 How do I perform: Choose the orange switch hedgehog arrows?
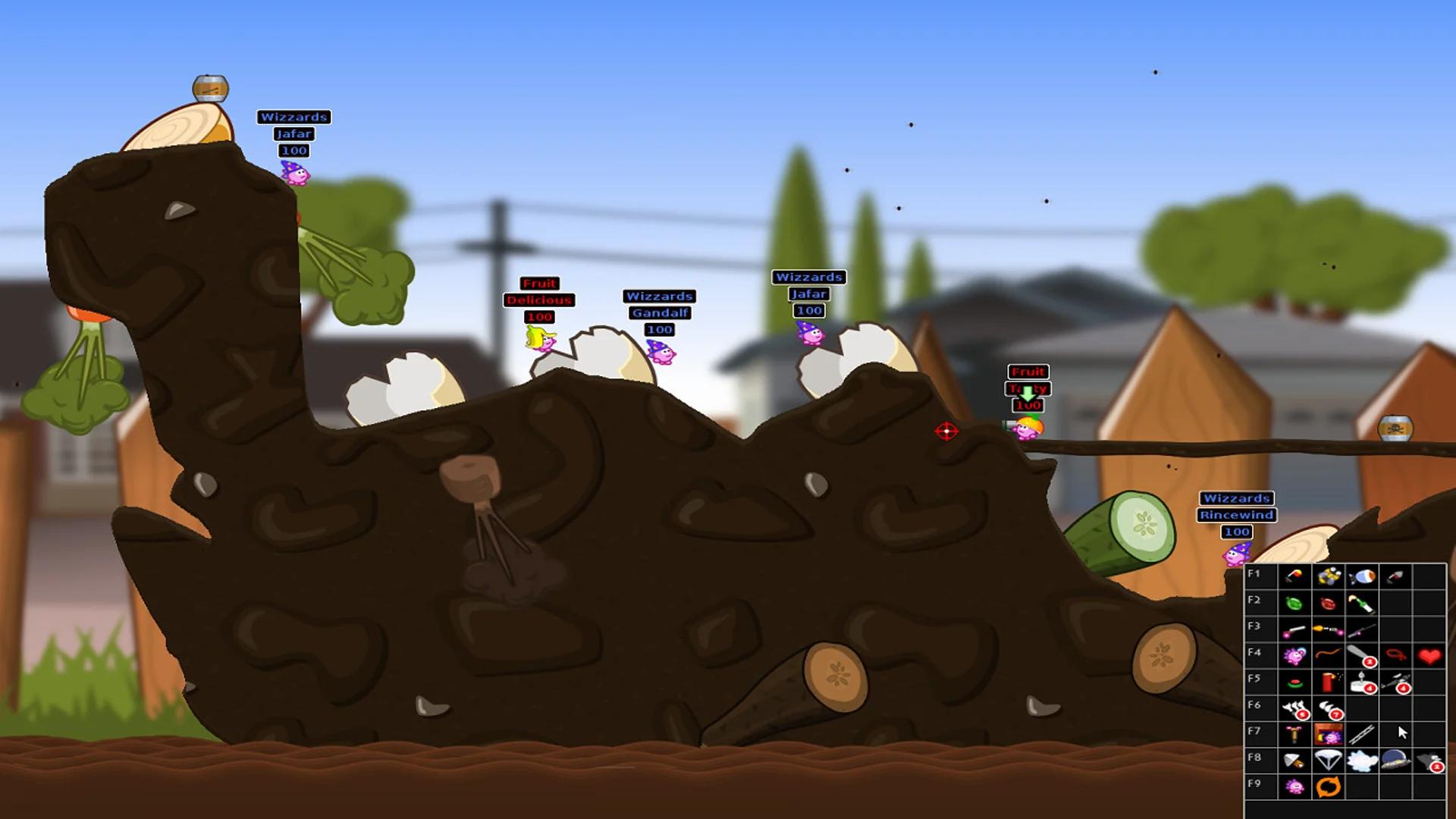coord(1328,786)
